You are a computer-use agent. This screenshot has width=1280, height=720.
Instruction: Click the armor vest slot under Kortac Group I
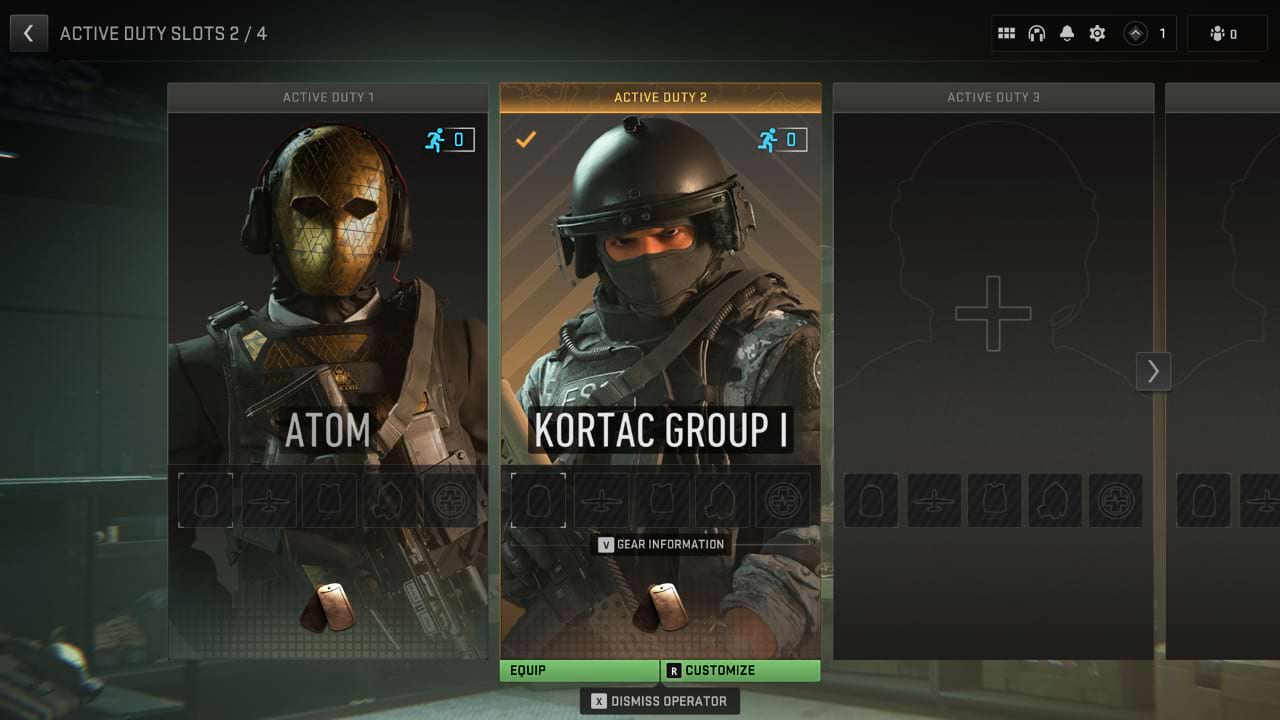[x=661, y=500]
